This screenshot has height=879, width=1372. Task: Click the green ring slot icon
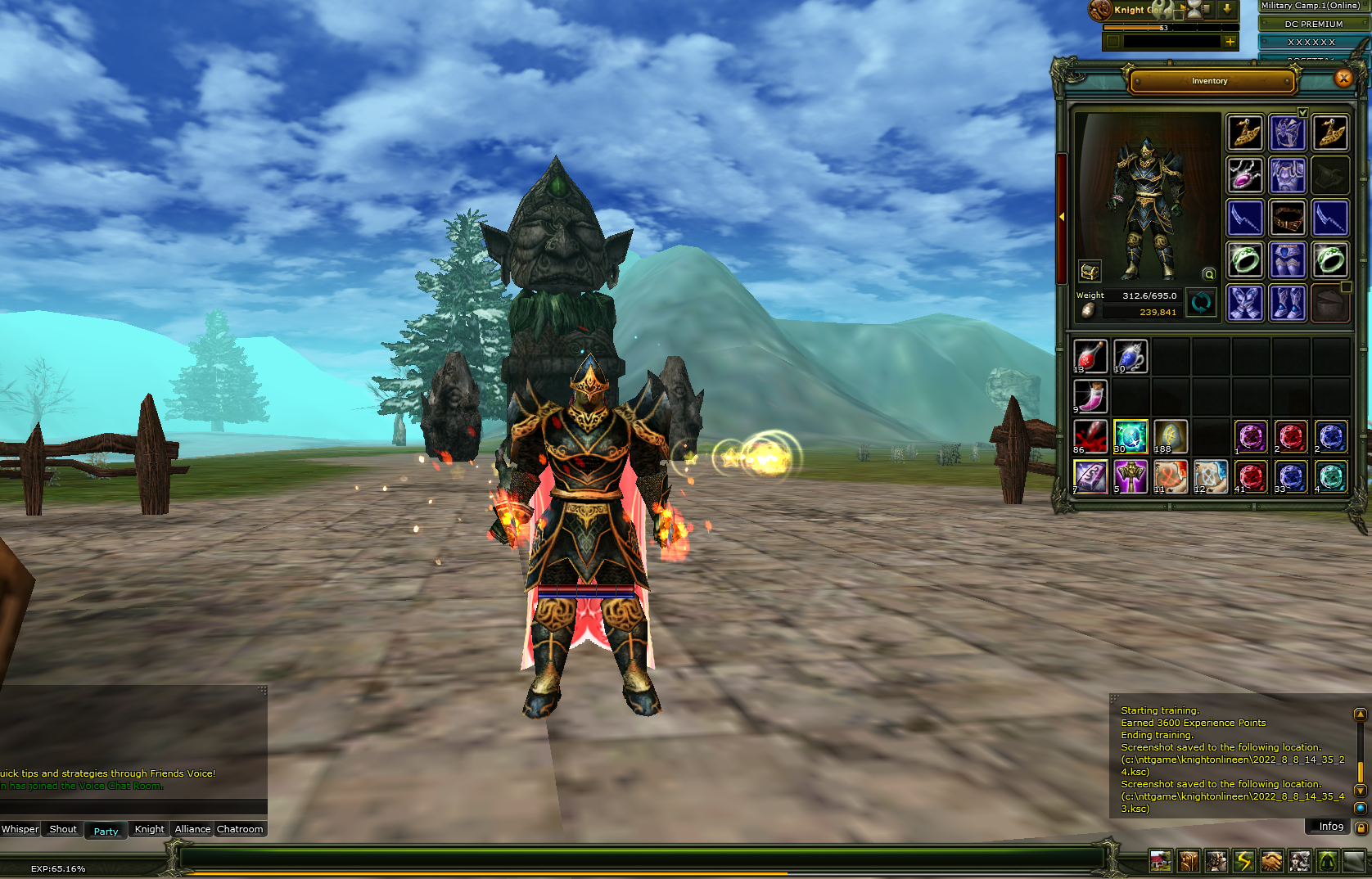(x=1245, y=260)
